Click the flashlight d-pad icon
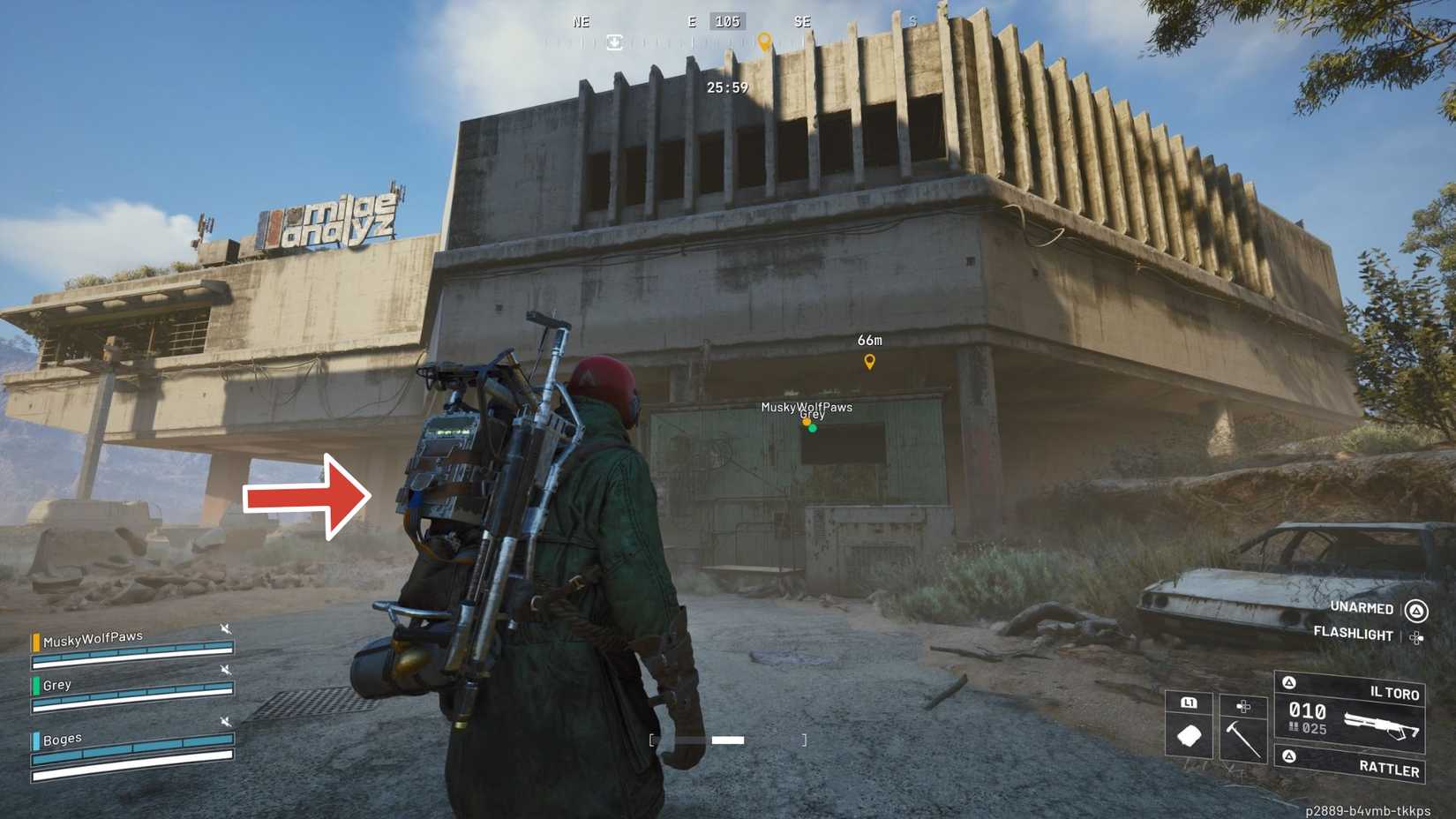Viewport: 1456px width, 819px height. coord(1415,638)
